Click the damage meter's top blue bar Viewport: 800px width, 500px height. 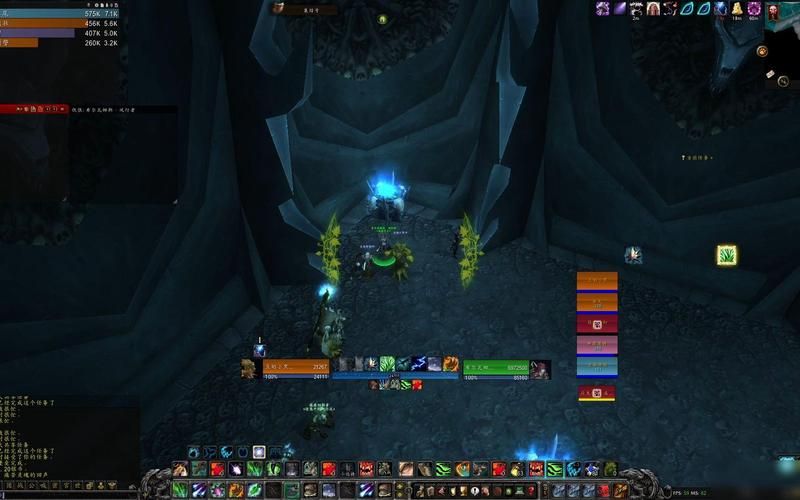(x=60, y=13)
